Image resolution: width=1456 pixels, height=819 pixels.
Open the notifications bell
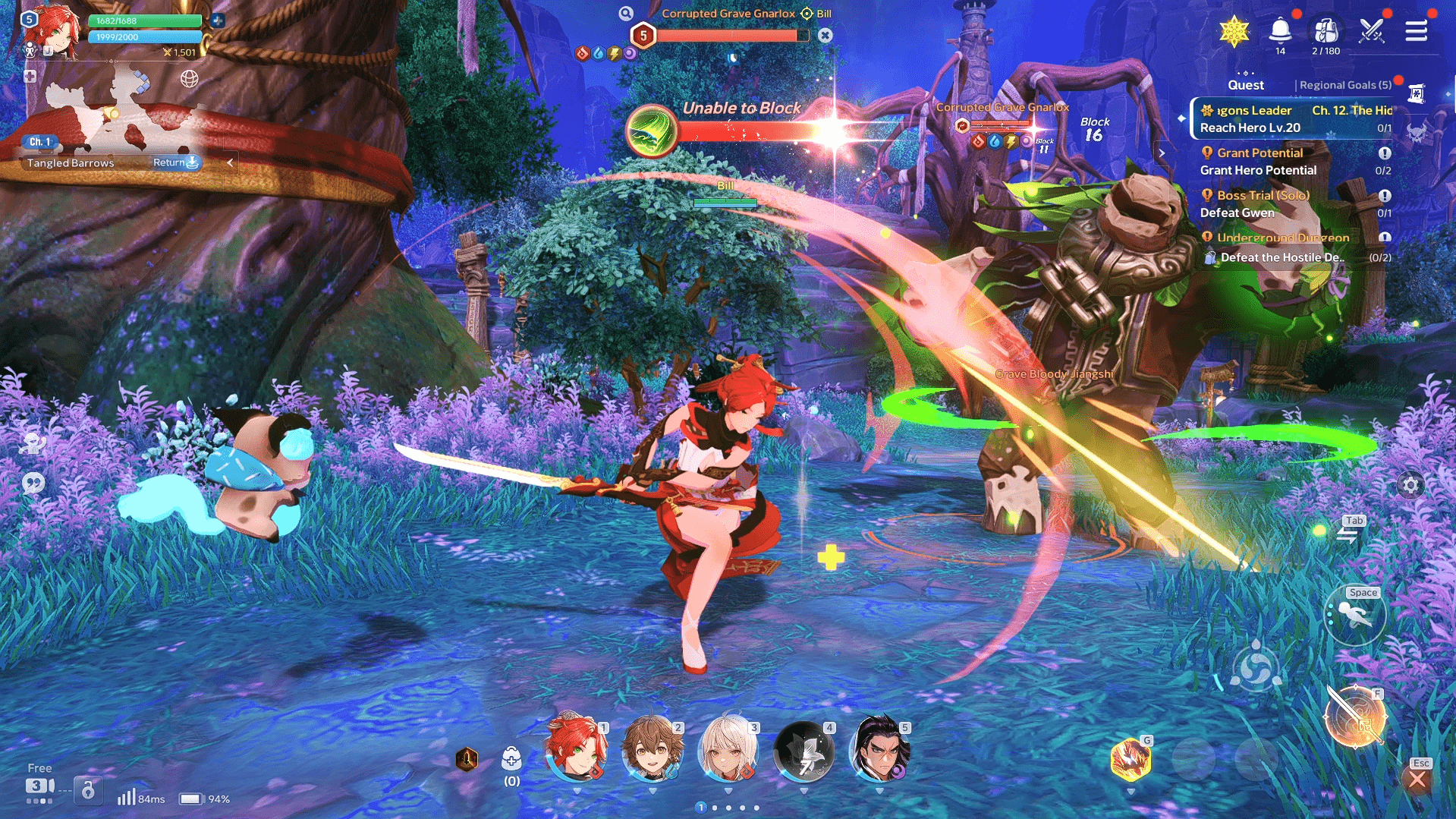coord(1280,31)
